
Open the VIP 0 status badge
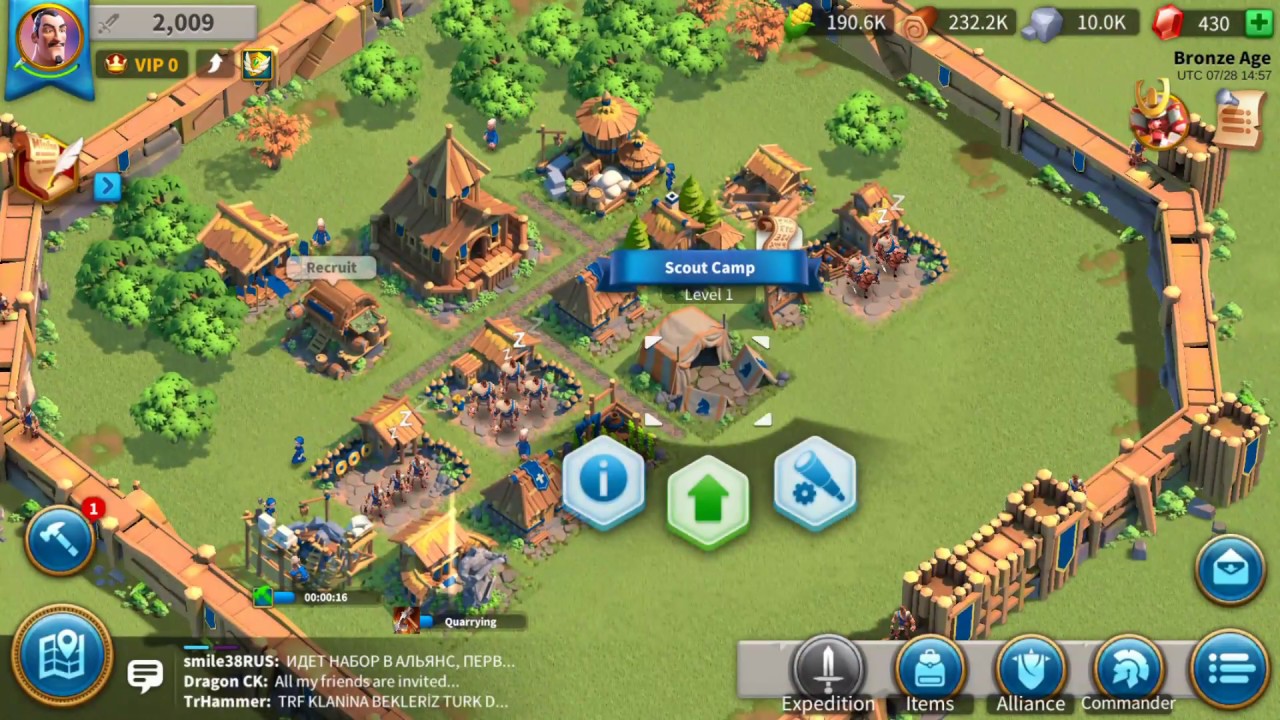coord(143,64)
